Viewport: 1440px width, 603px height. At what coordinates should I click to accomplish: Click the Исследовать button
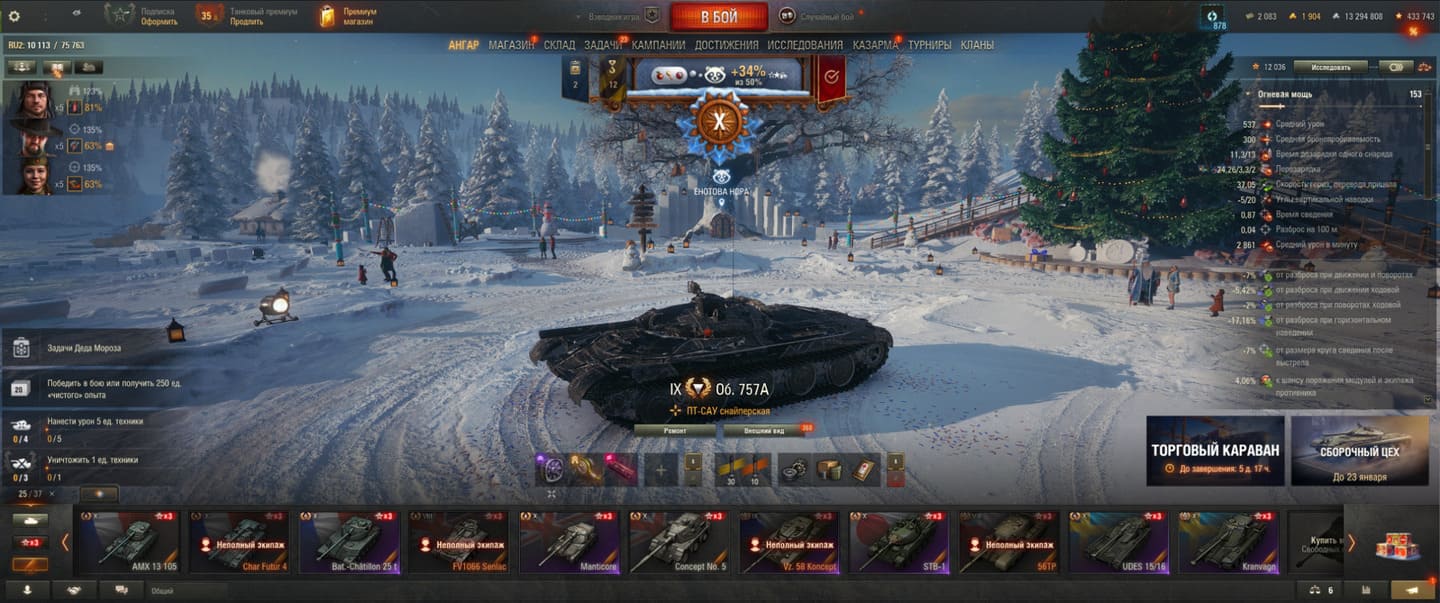tap(1330, 67)
